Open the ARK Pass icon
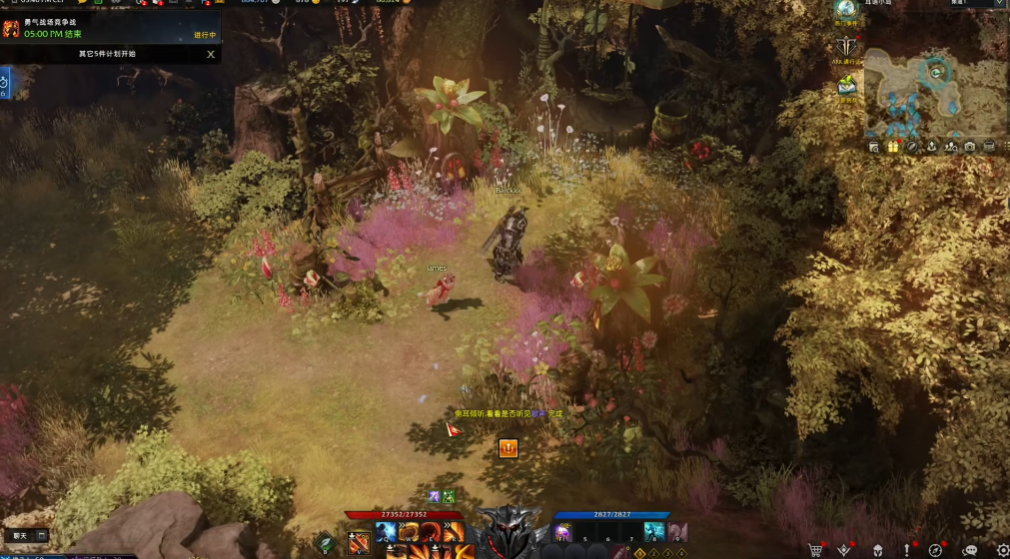 tap(846, 46)
